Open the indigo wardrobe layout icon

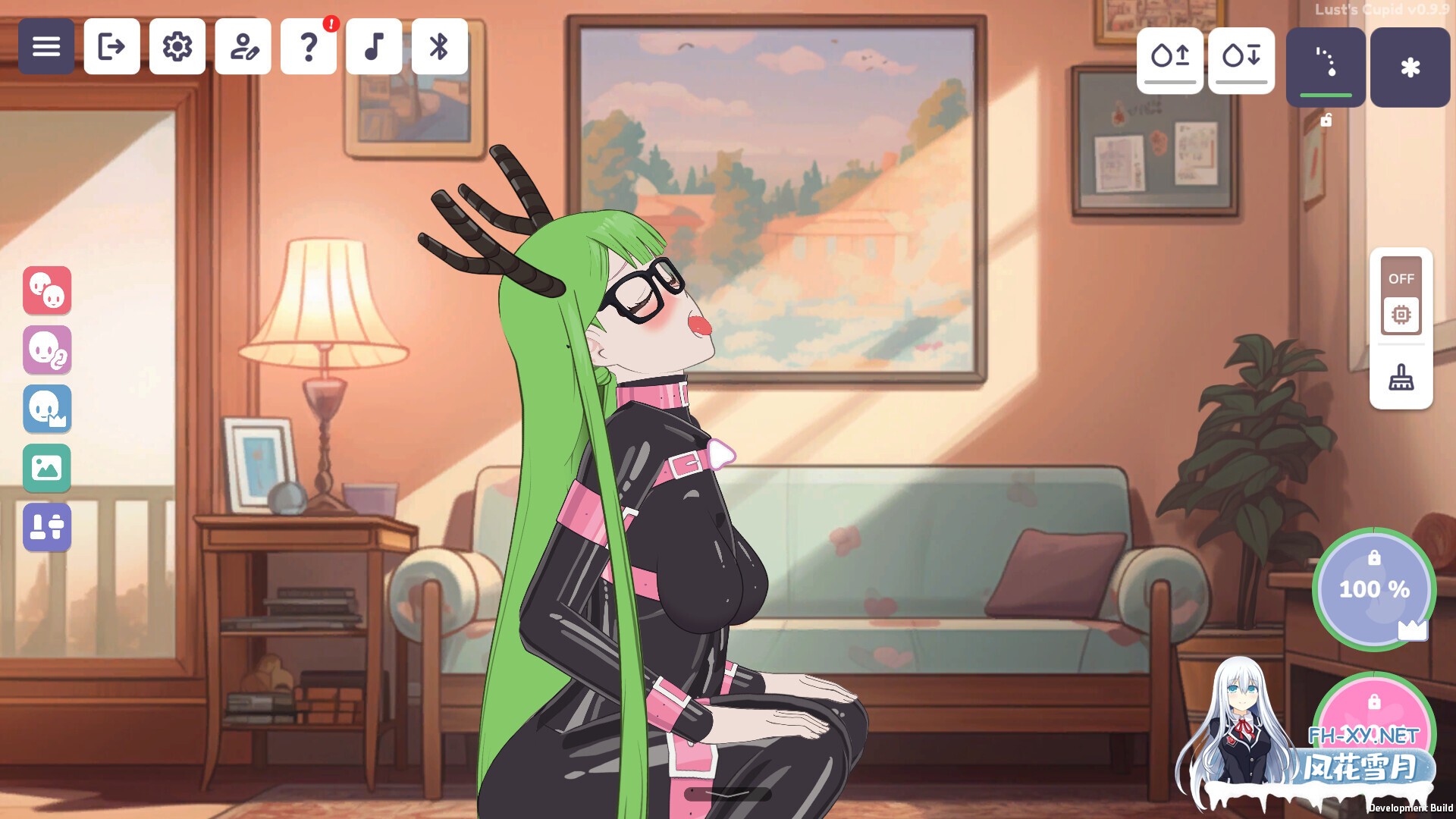[47, 527]
